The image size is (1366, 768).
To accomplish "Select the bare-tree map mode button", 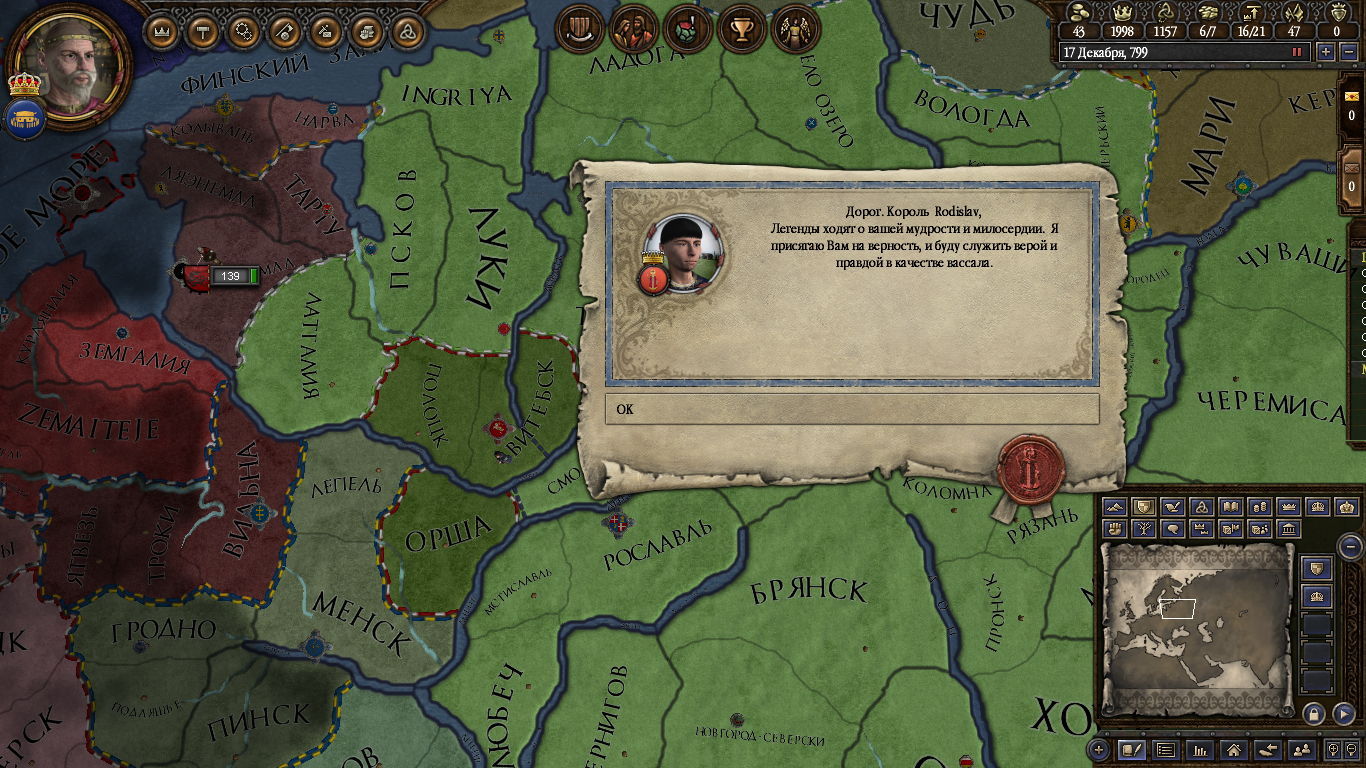I will pos(1144,528).
